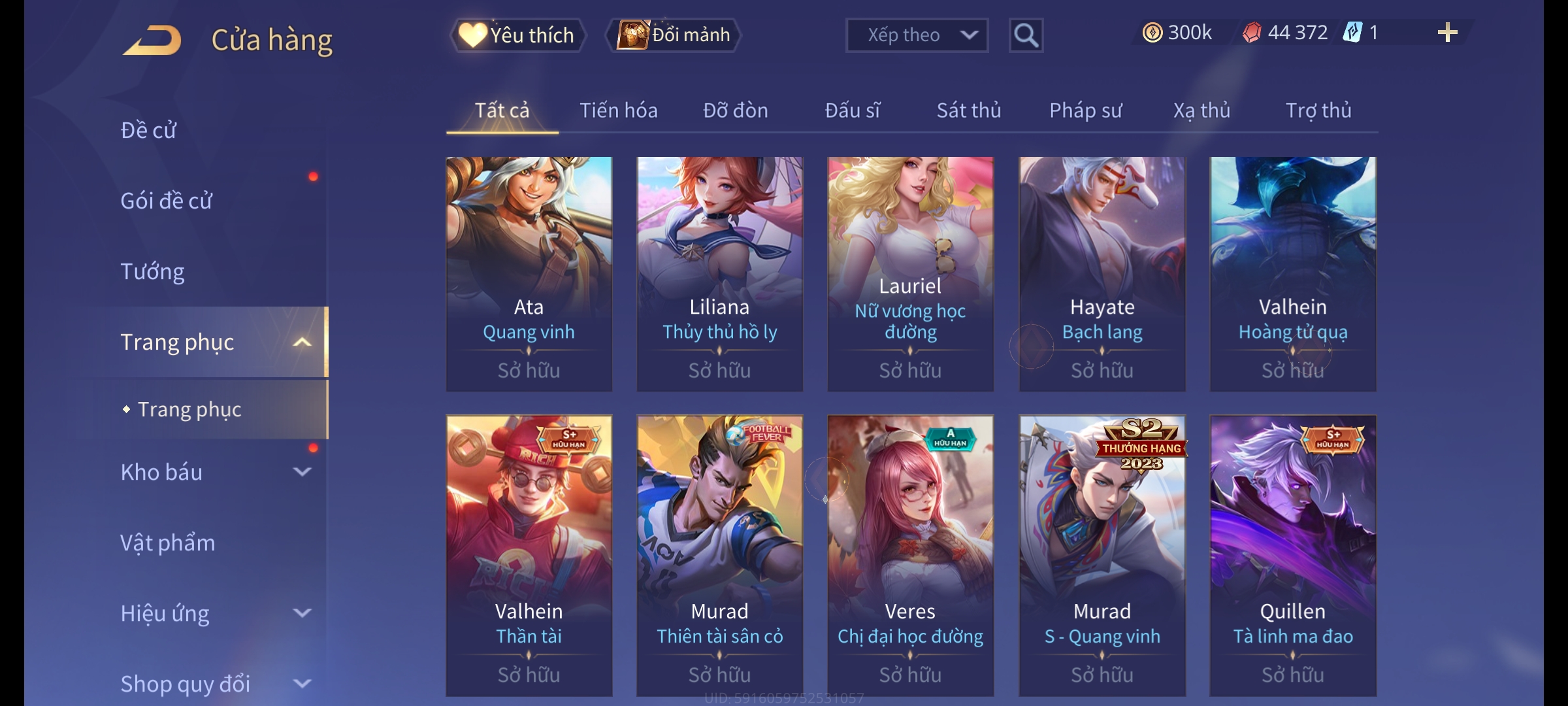This screenshot has height=706, width=1568.
Task: Go back using the arrow button
Action: pos(152,40)
